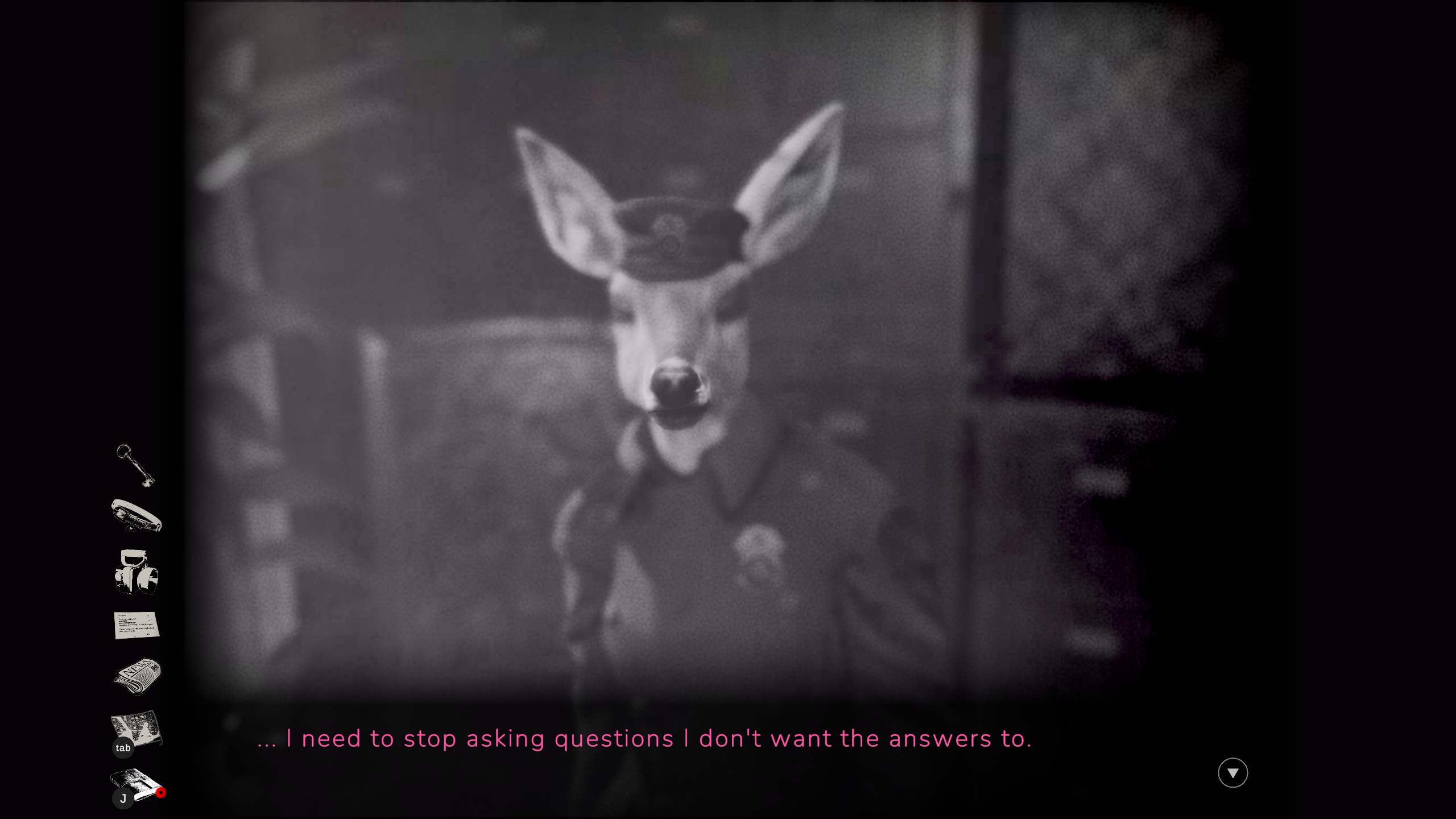Open the journal book icon
The height and width of the screenshot is (819, 1456).
point(135,783)
